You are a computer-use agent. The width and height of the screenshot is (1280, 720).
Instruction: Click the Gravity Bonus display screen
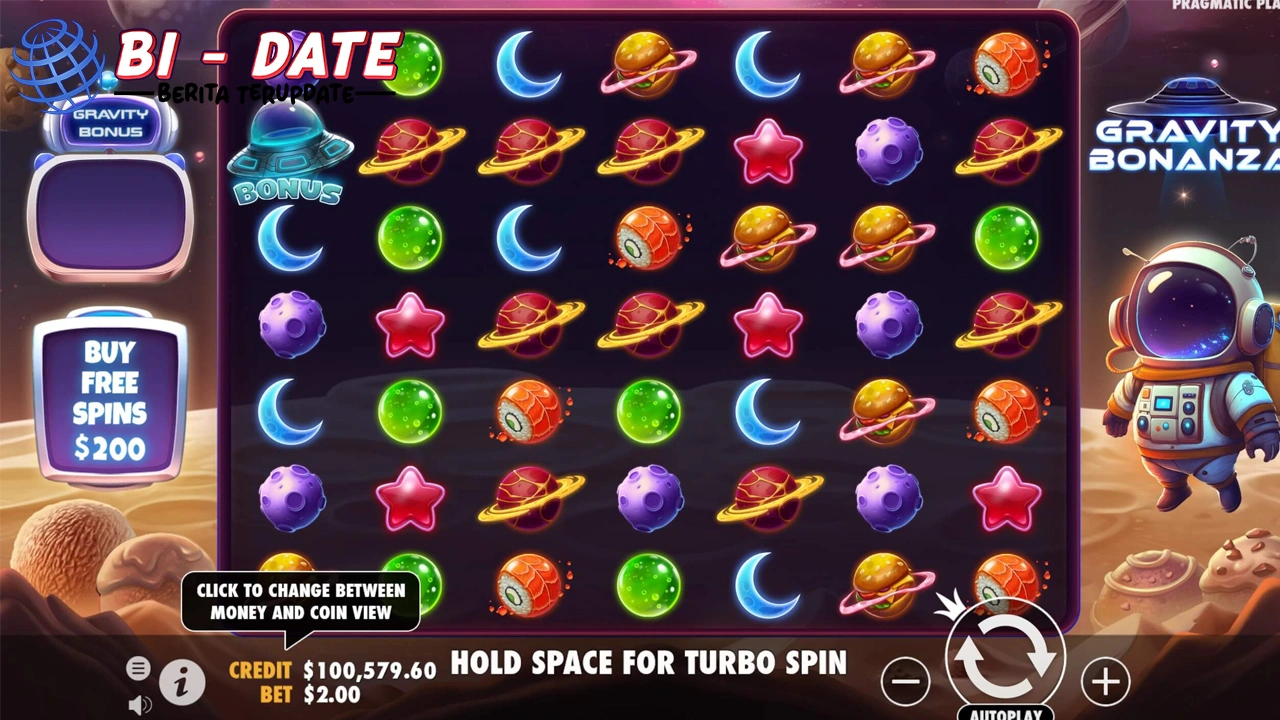(x=110, y=212)
